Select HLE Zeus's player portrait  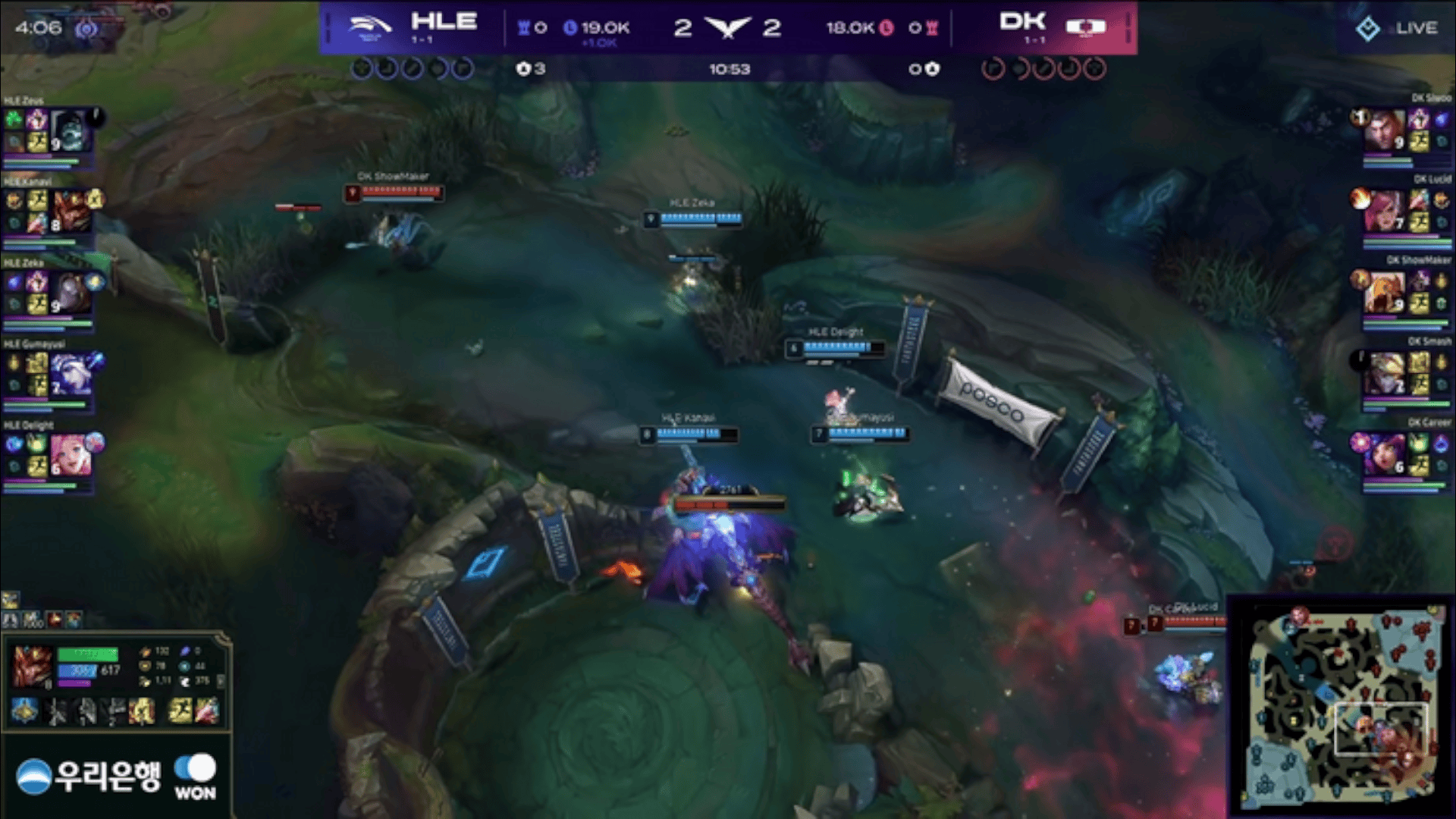(71, 130)
